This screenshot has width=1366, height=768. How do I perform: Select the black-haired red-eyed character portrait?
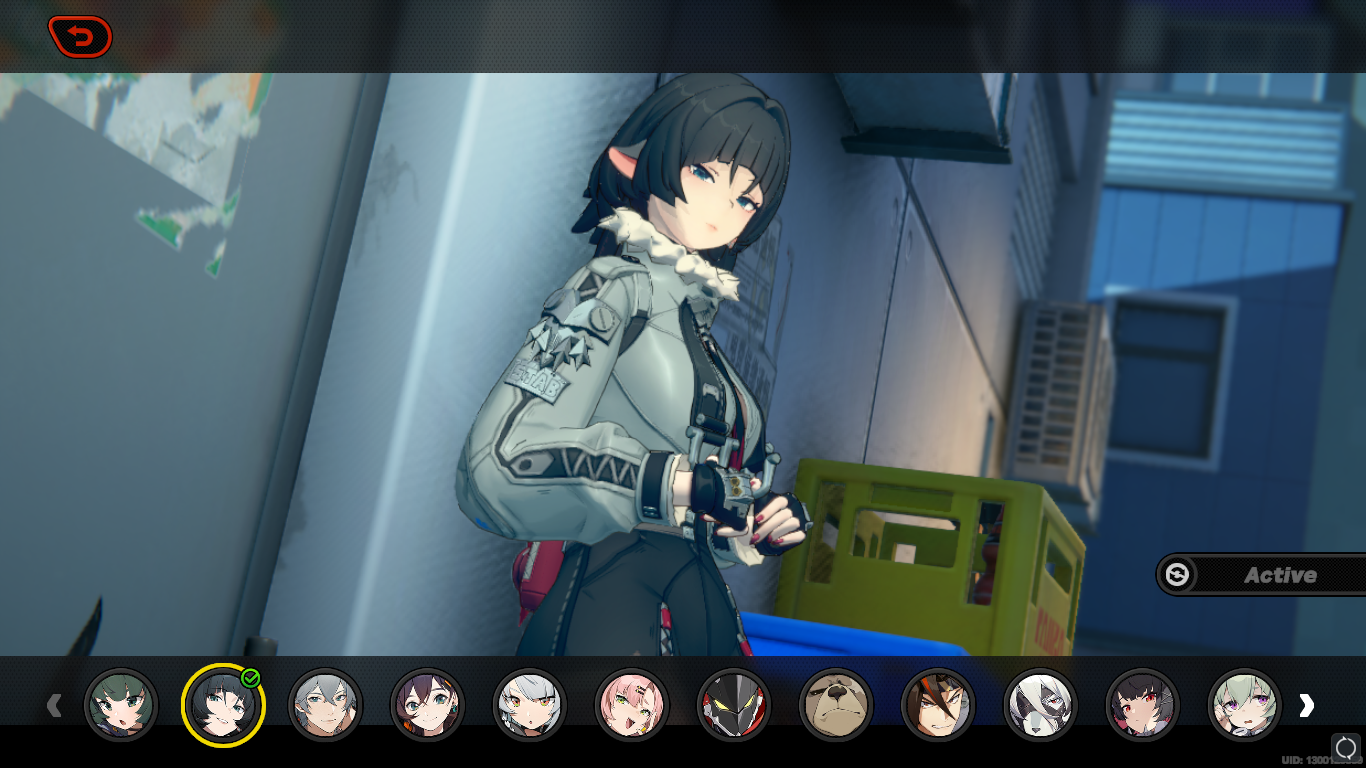(x=1144, y=706)
